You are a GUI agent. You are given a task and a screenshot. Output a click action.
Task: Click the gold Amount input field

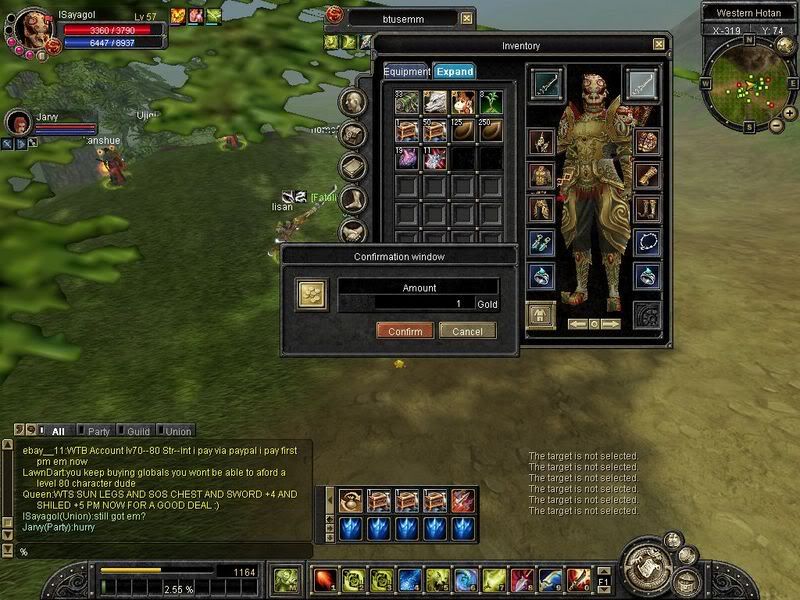[x=417, y=303]
